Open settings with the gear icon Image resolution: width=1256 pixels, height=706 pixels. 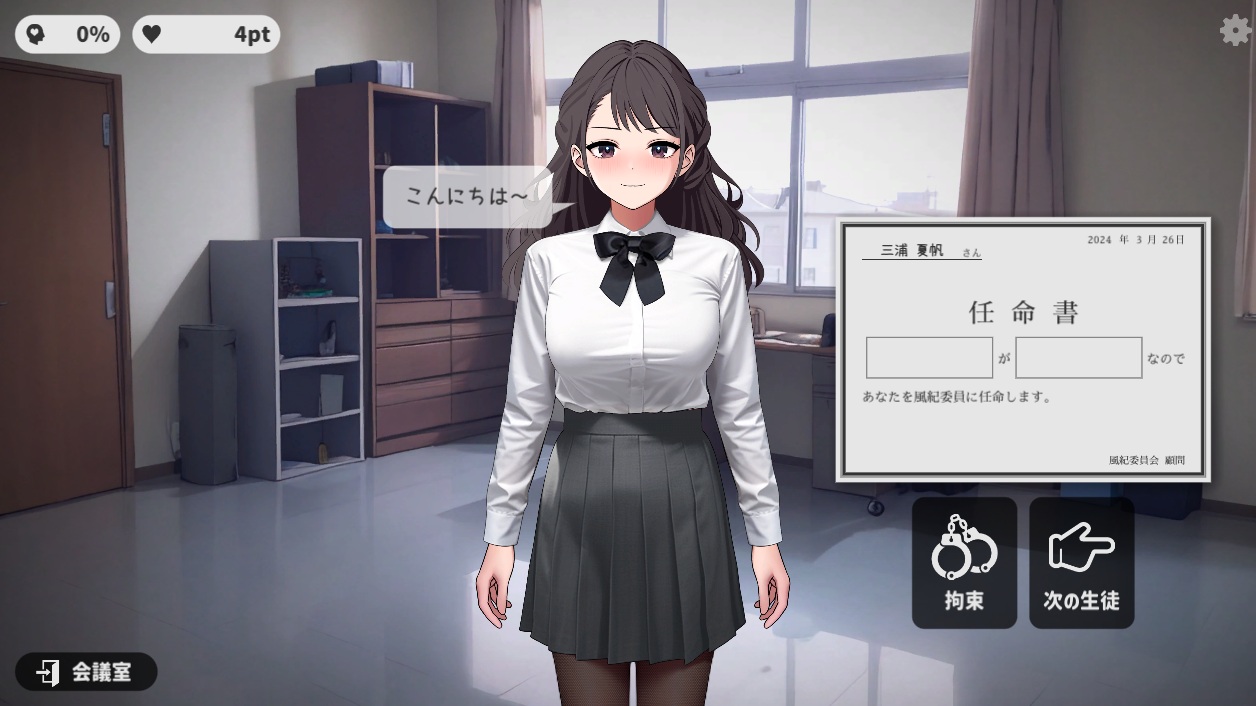tap(1236, 31)
